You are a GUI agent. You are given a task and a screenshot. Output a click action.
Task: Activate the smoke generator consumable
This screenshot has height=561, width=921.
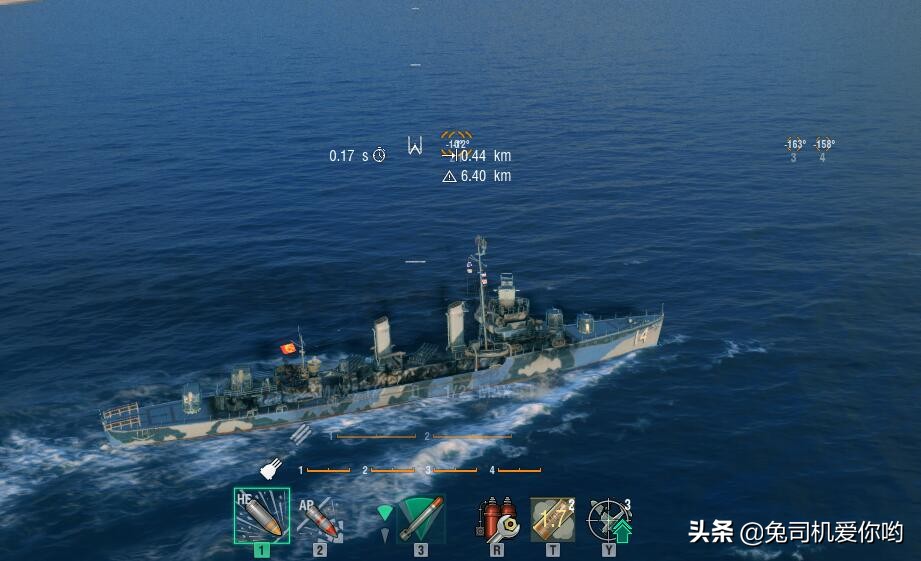click(552, 519)
